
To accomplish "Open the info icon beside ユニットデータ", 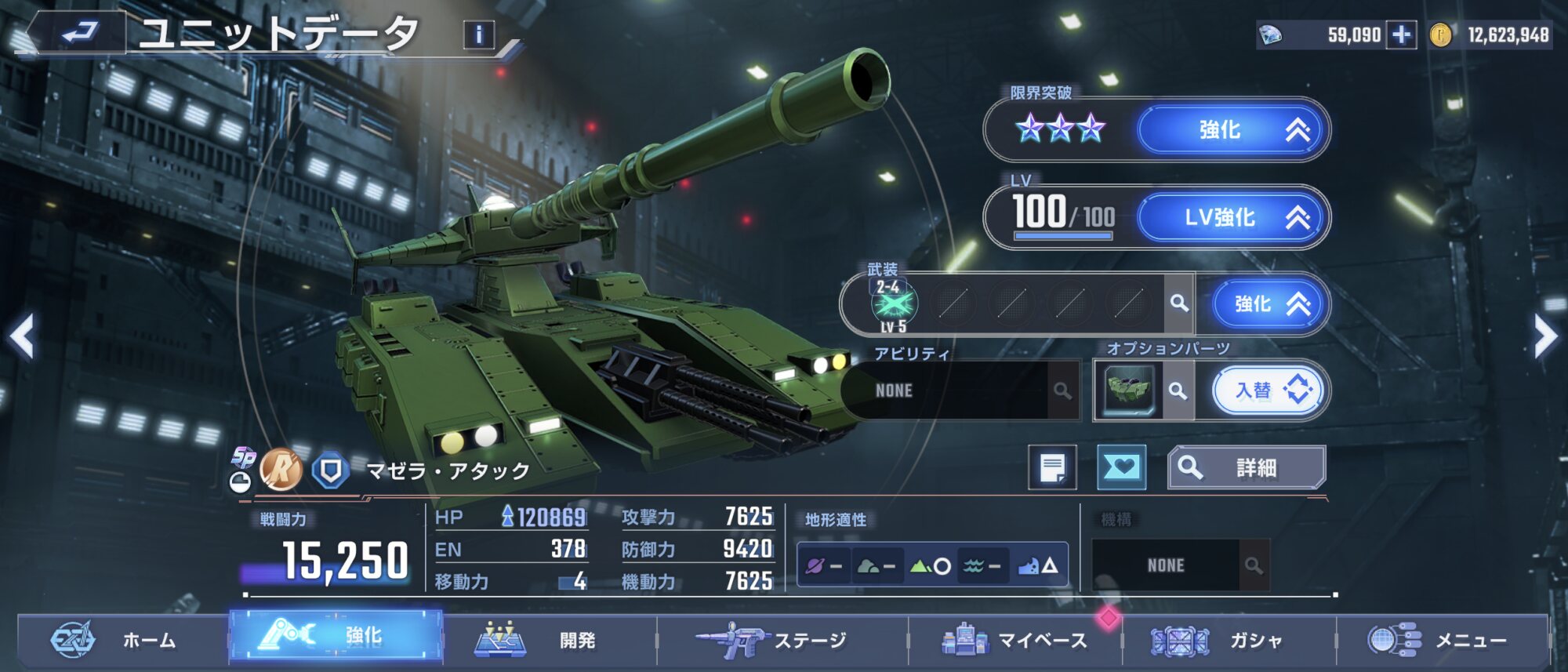I will tap(479, 35).
